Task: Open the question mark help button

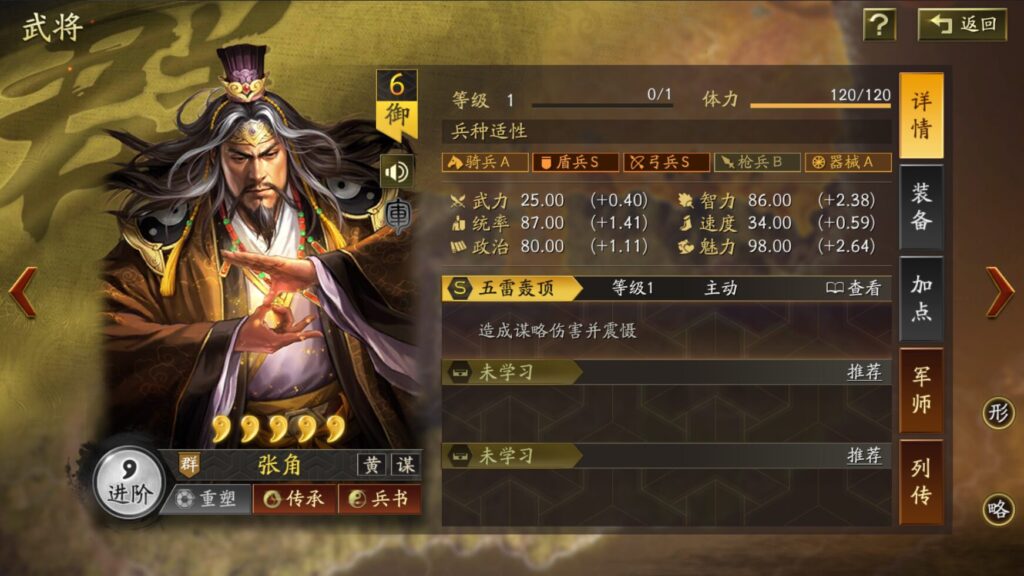Action: [879, 25]
